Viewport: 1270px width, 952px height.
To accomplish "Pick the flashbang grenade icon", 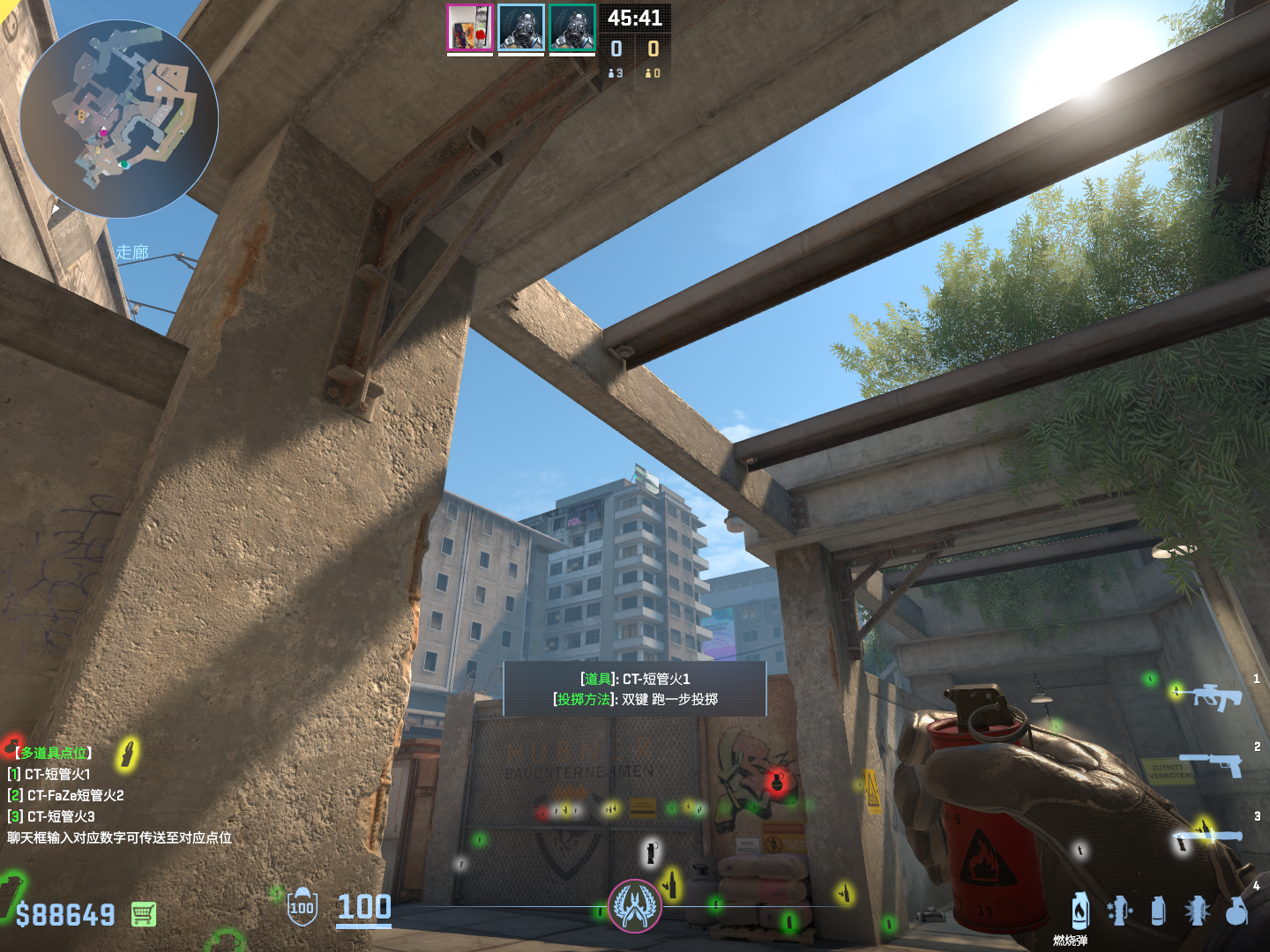I will click(1197, 911).
